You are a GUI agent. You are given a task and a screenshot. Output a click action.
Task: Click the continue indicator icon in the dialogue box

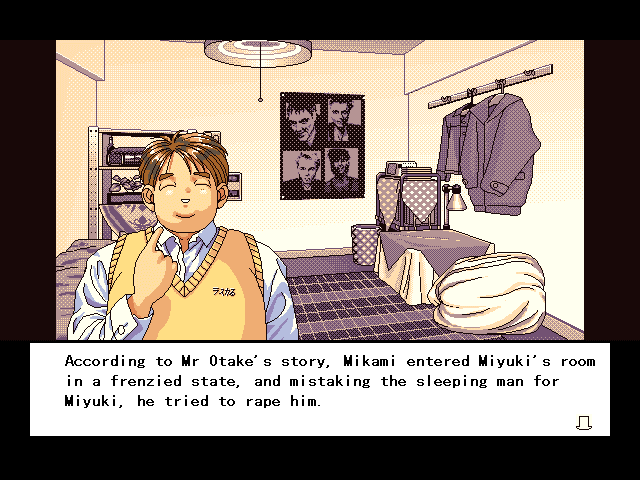[584, 423]
